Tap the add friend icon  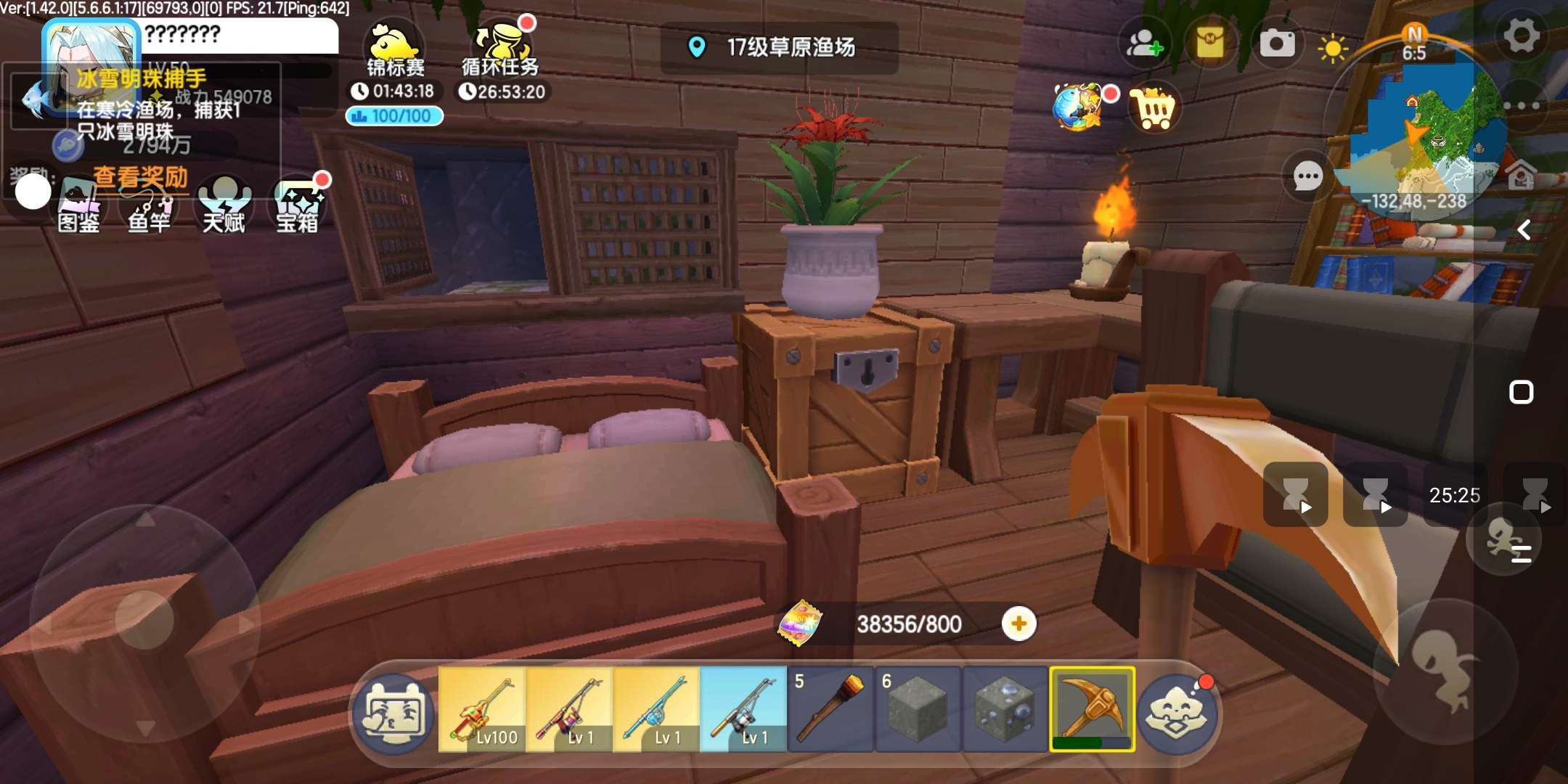coord(1144,44)
